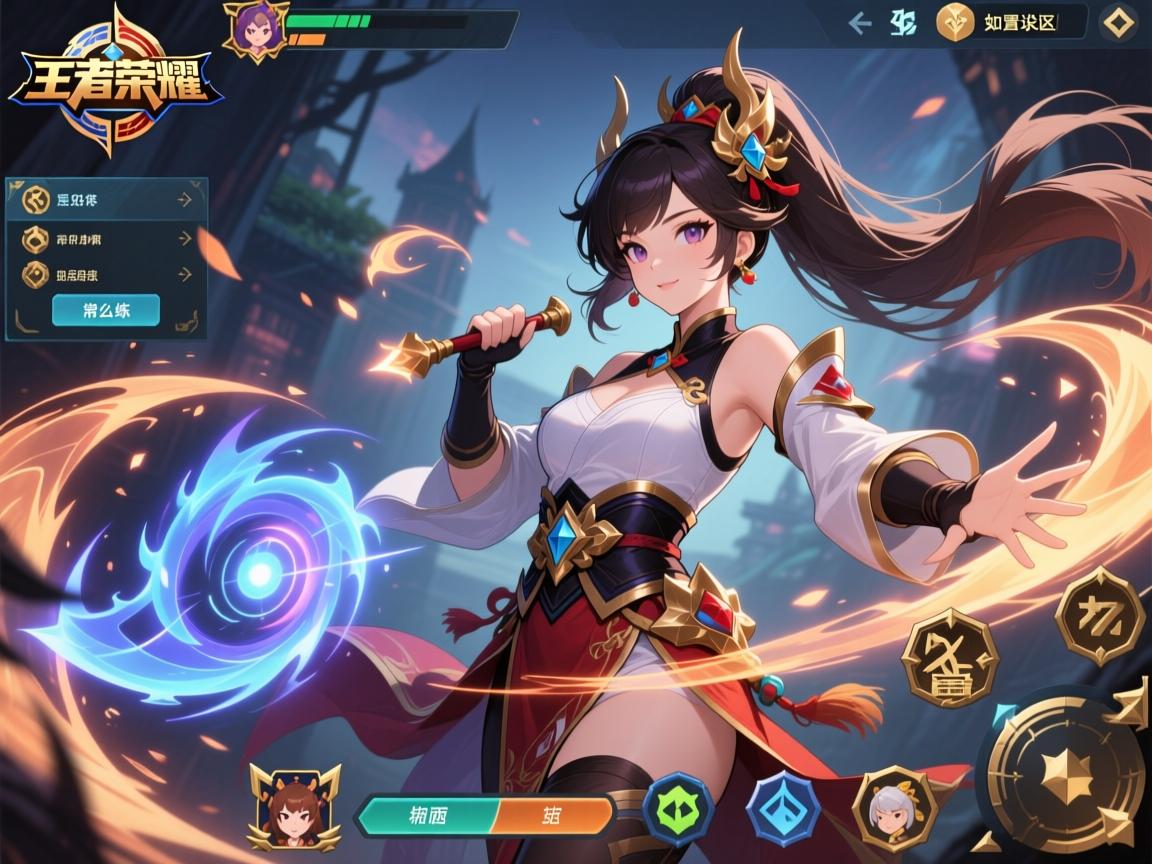Click the back arrow in the top bar
Screen dimensions: 1152x864
(x=859, y=23)
